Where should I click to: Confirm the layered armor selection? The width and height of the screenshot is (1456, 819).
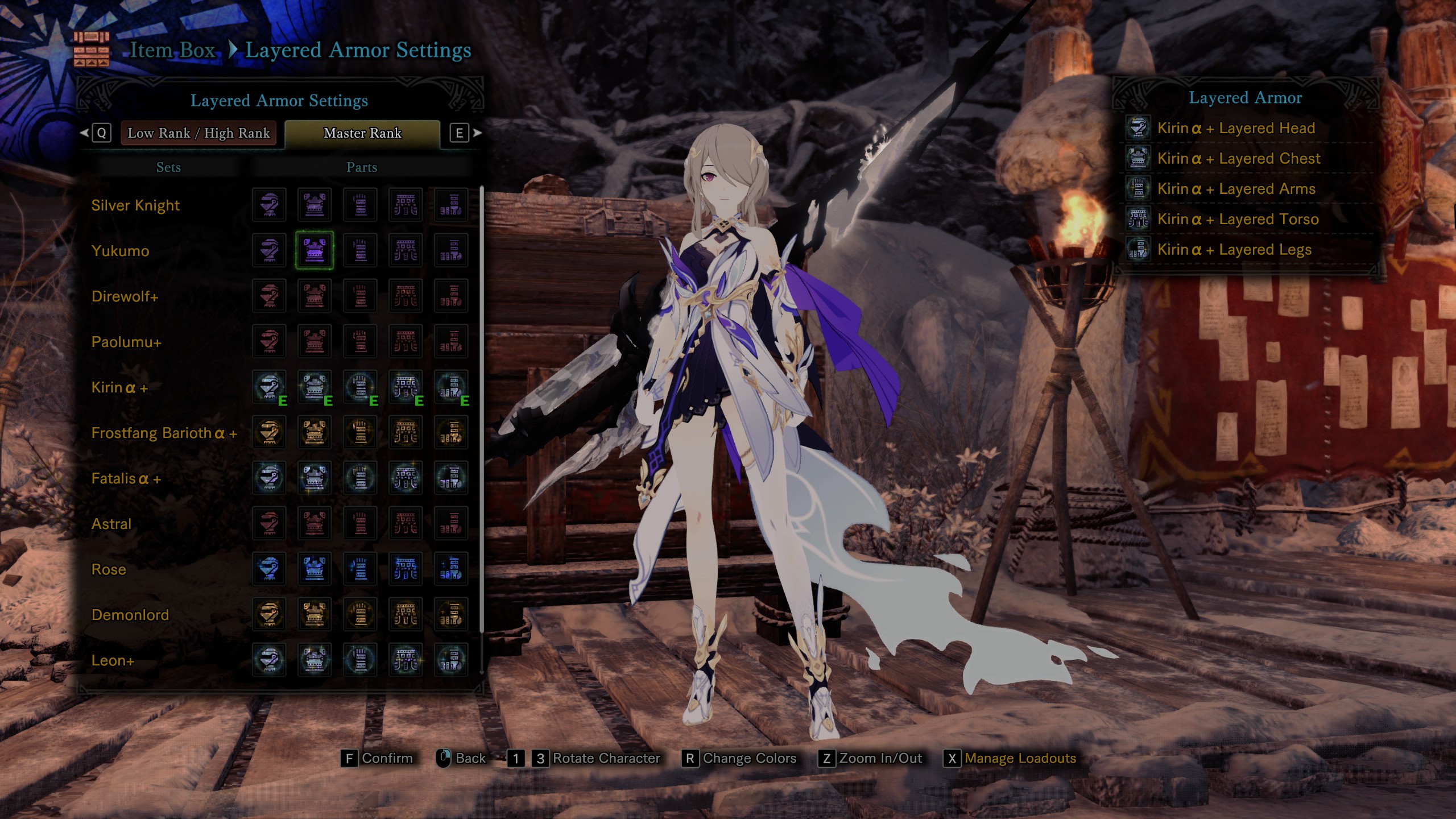tap(387, 758)
